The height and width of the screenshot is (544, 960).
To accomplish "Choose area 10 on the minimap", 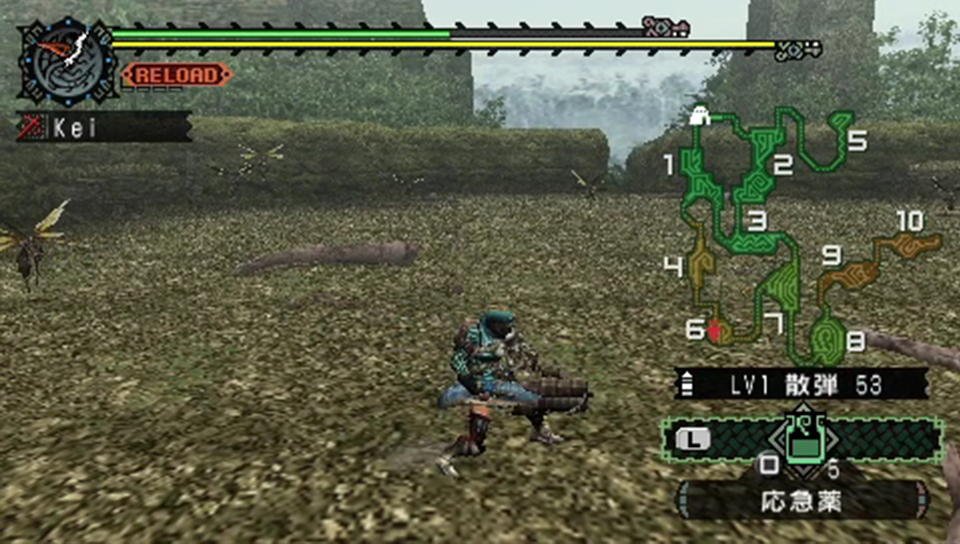I will pos(910,243).
